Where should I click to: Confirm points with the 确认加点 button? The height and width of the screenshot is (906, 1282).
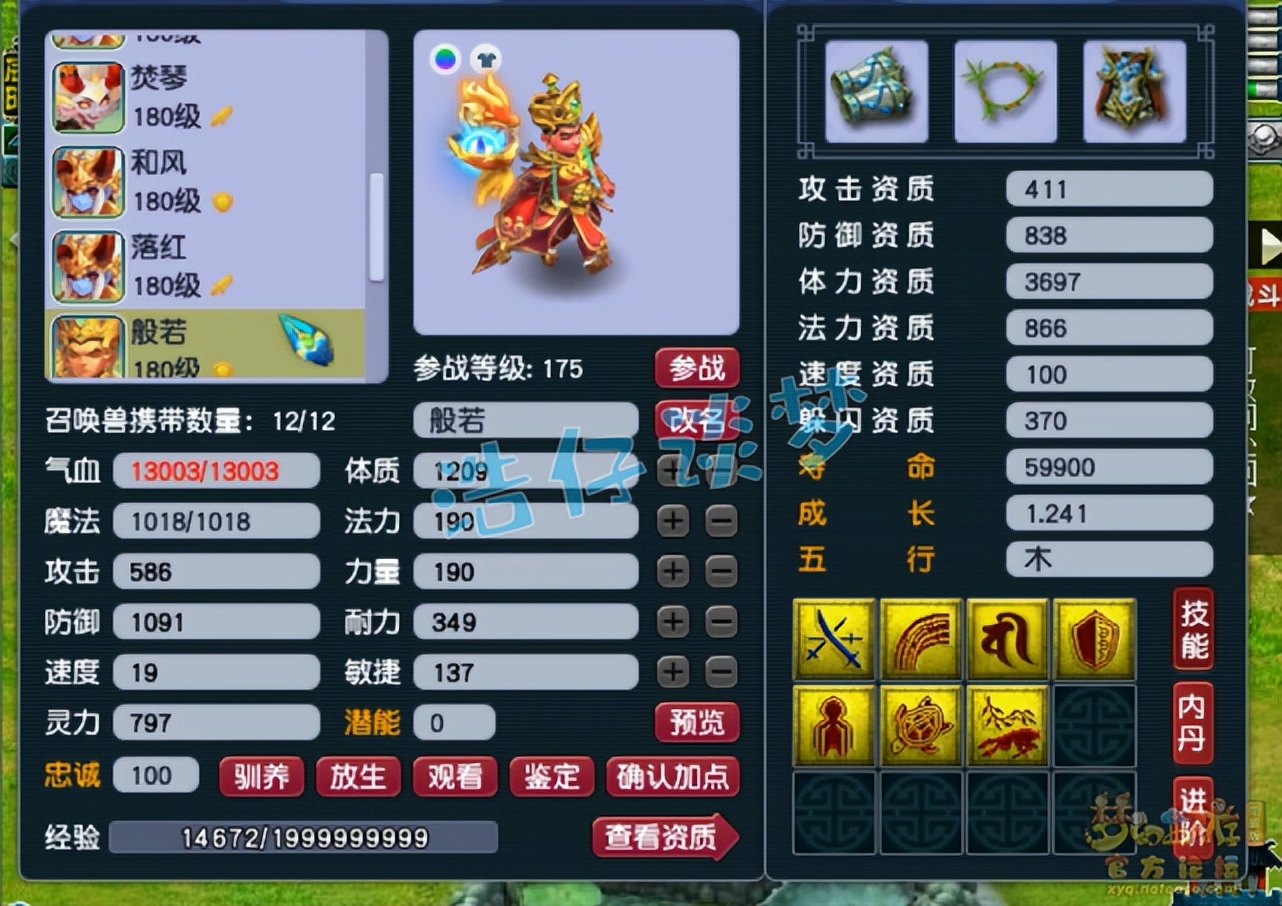pyautogui.click(x=674, y=775)
